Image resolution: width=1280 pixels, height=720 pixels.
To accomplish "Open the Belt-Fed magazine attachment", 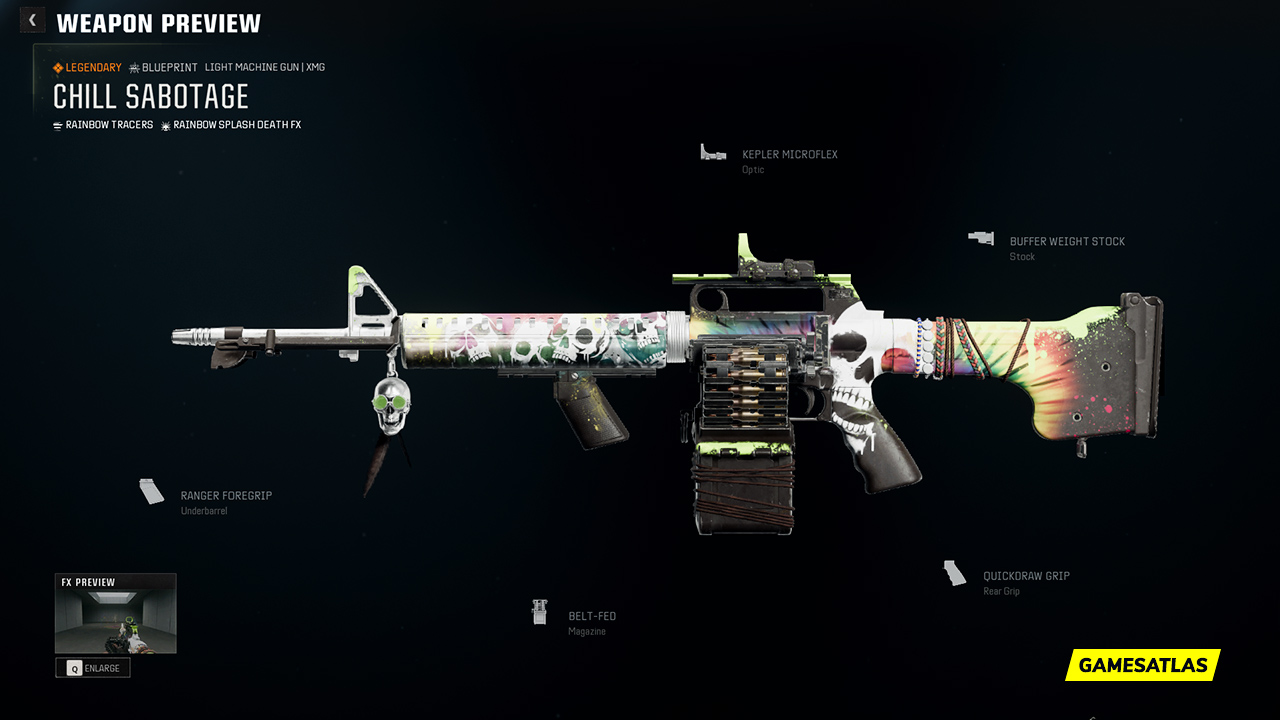I will pyautogui.click(x=591, y=617).
